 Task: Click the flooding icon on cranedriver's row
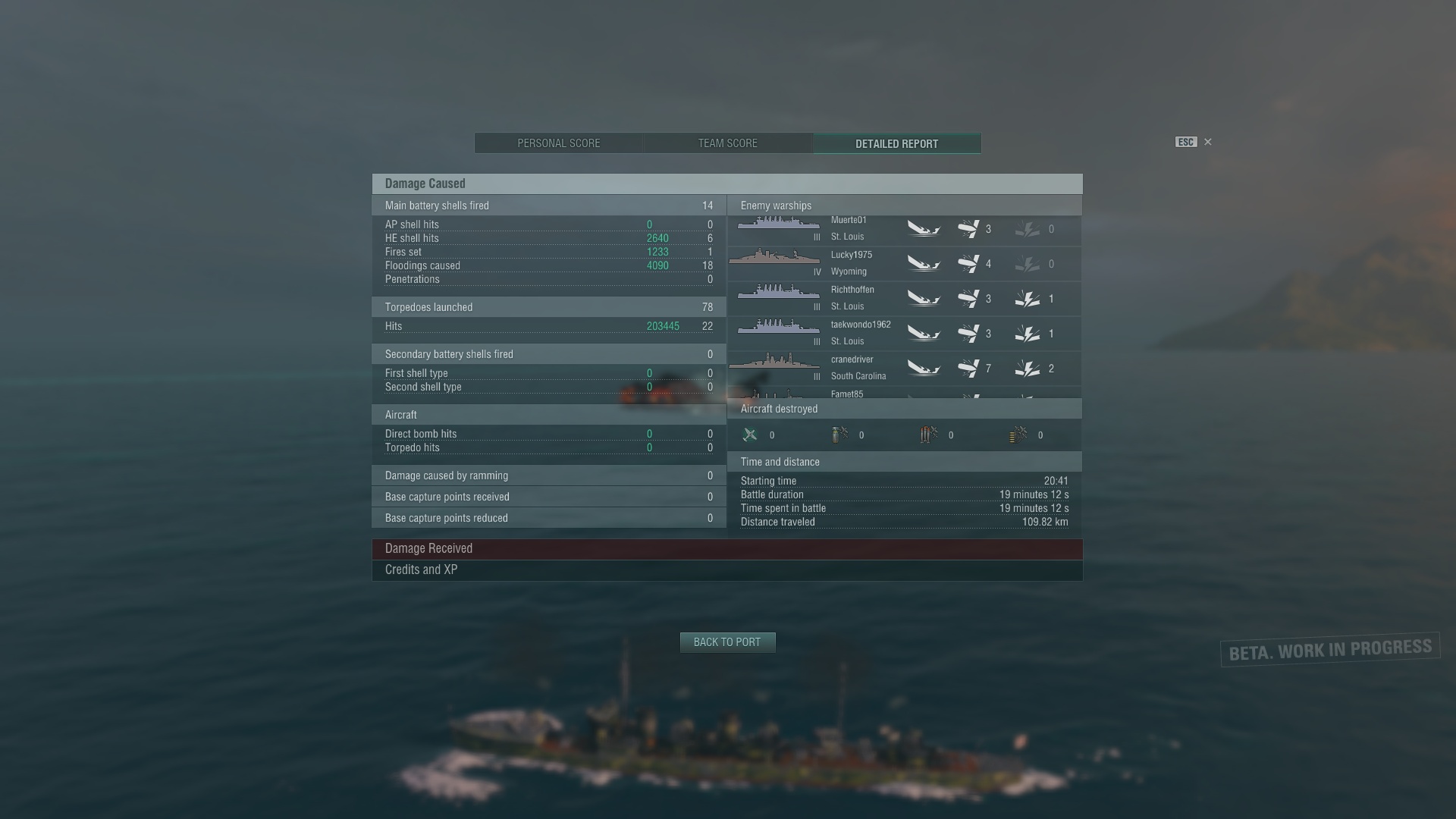coord(1028,368)
